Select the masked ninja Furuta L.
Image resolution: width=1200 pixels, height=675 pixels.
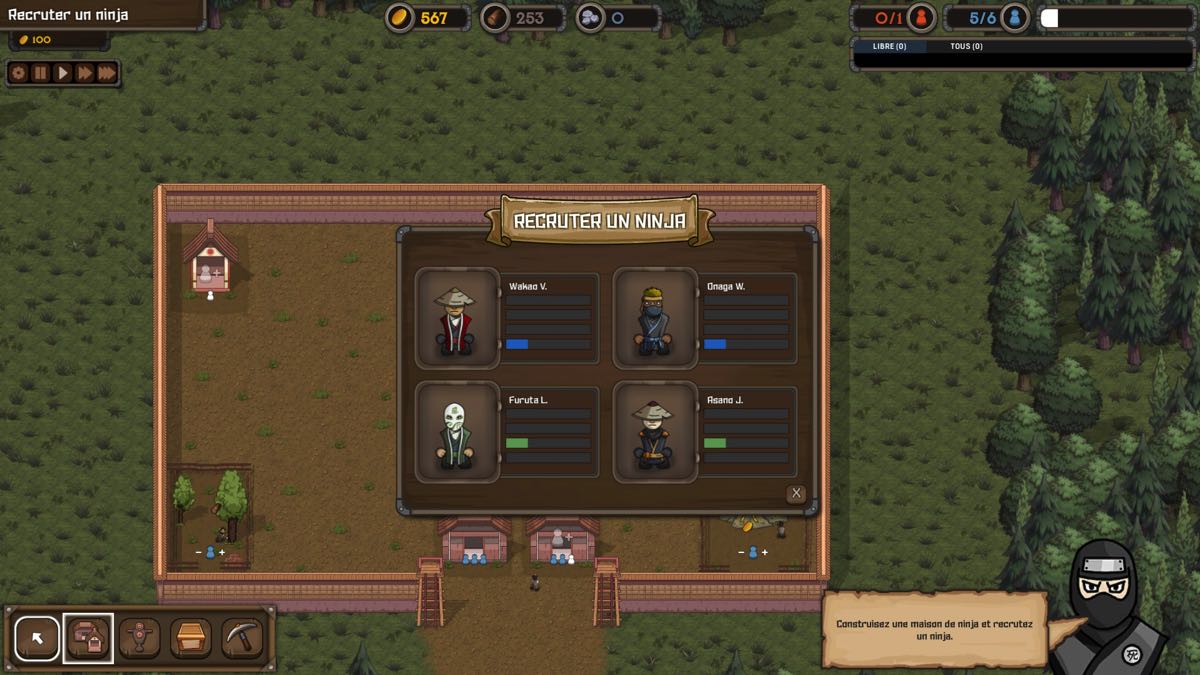coord(457,432)
